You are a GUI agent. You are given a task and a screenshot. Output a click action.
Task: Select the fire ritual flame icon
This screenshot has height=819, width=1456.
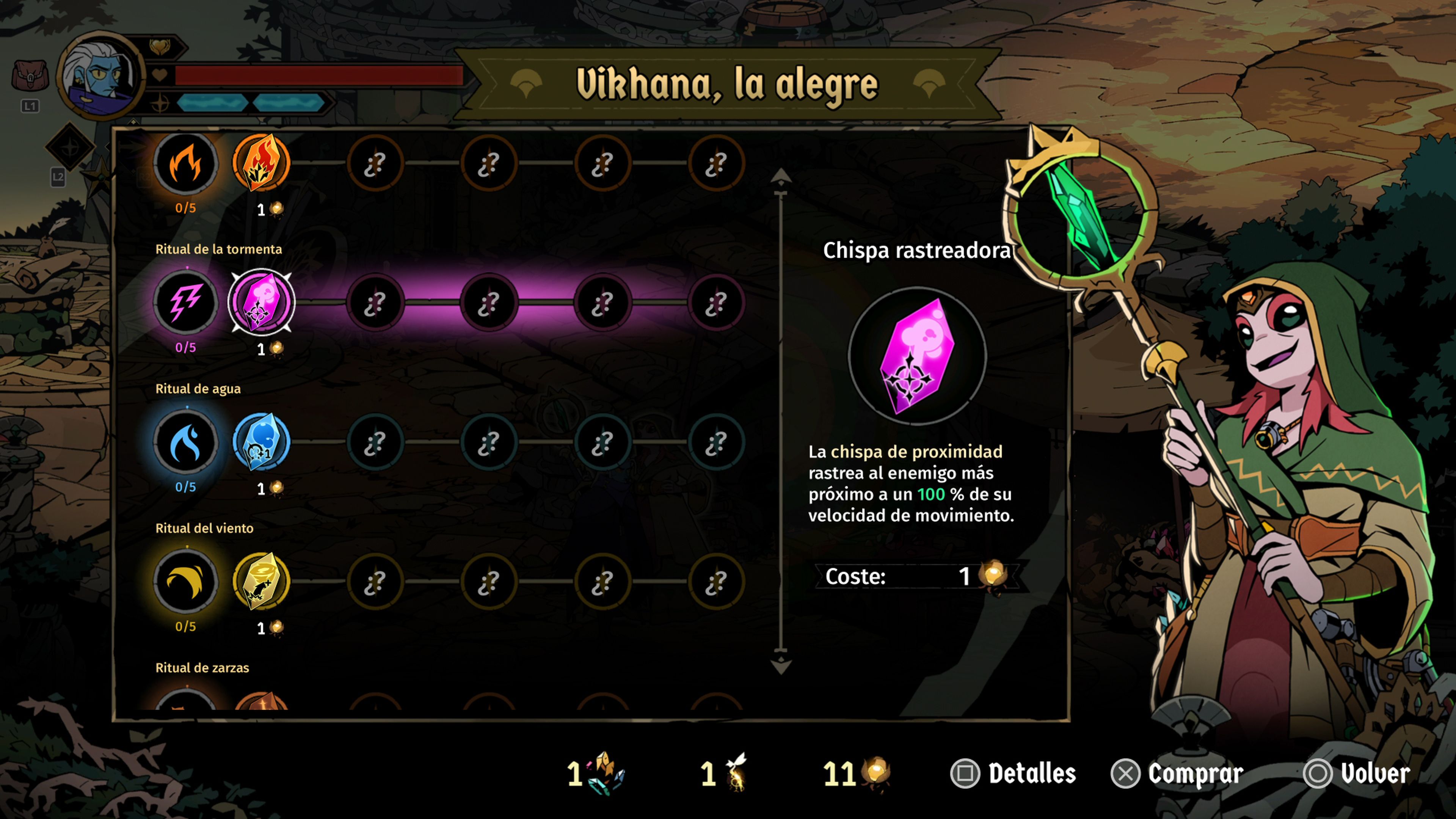(x=185, y=164)
